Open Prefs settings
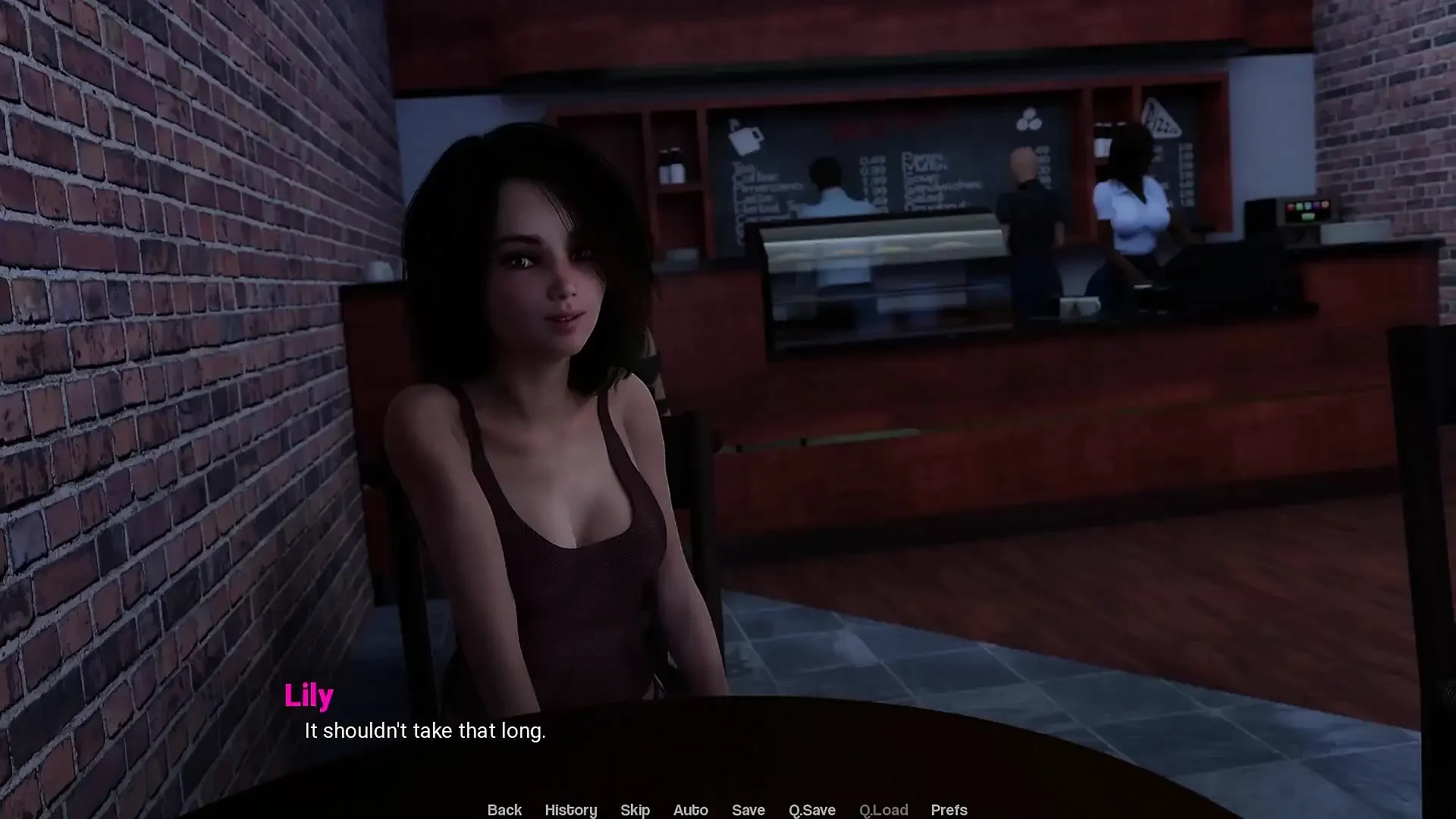 [949, 810]
